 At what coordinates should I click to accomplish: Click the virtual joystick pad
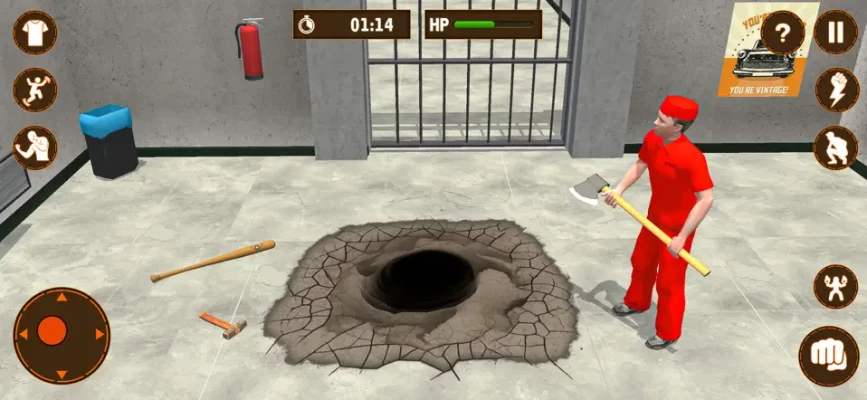coord(61,335)
